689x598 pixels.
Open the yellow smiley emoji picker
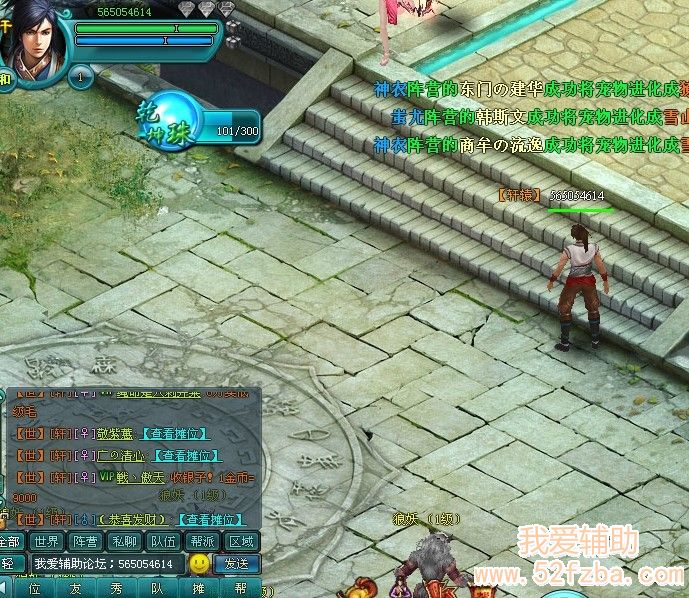200,564
